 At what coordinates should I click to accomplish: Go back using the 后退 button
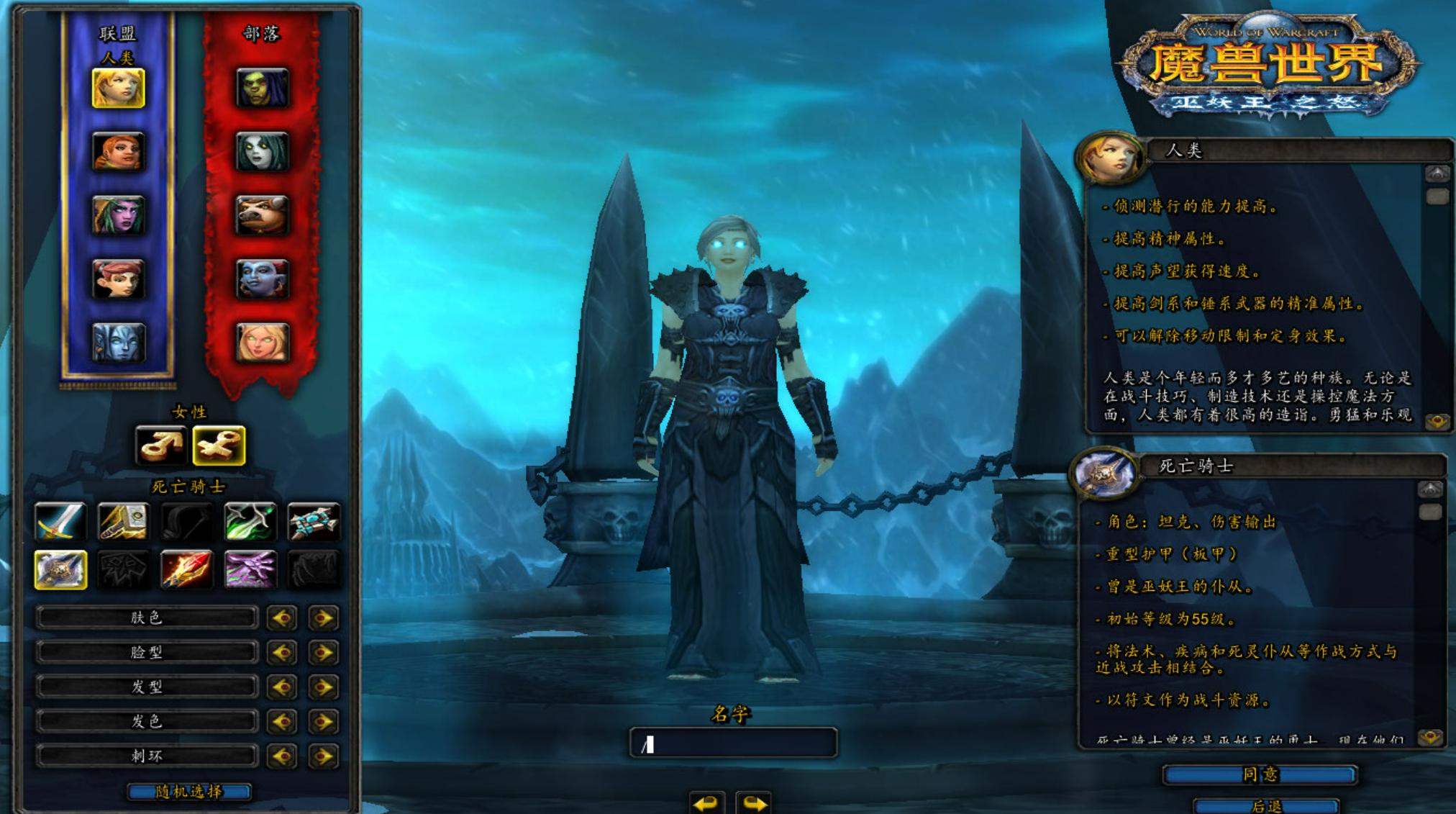click(1265, 806)
